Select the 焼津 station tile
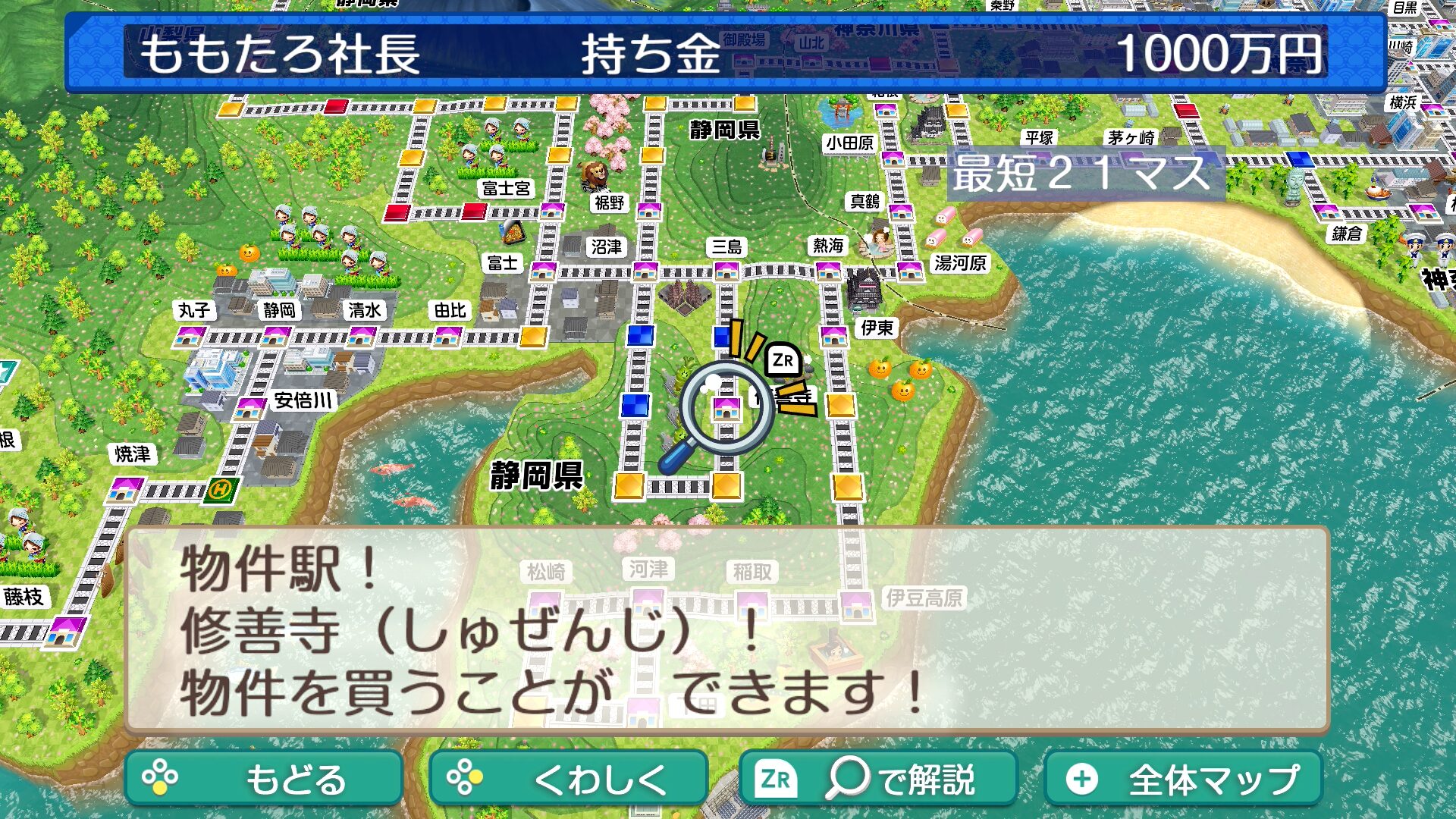1456x819 pixels. coord(124,489)
